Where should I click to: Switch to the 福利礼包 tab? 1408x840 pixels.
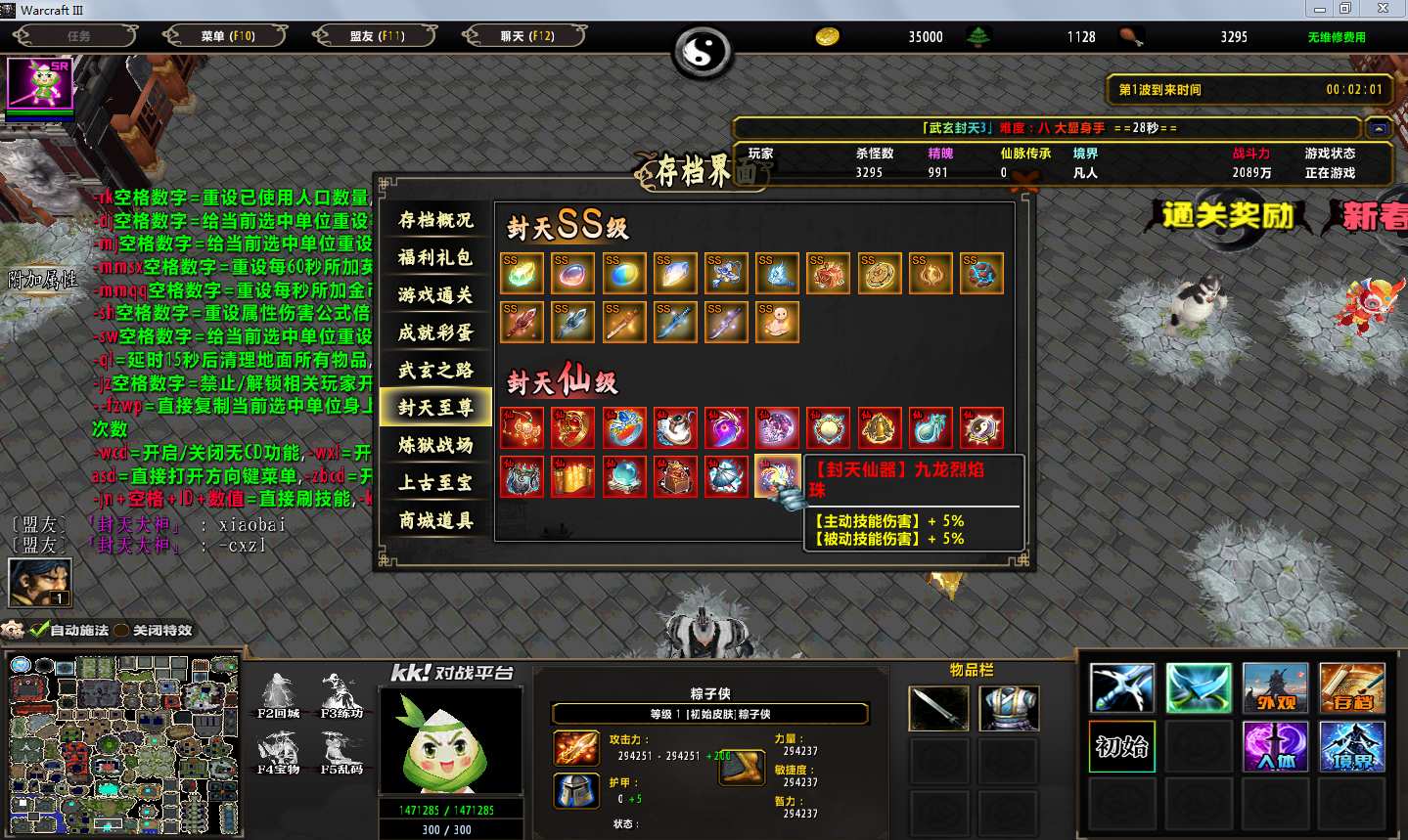pos(434,257)
